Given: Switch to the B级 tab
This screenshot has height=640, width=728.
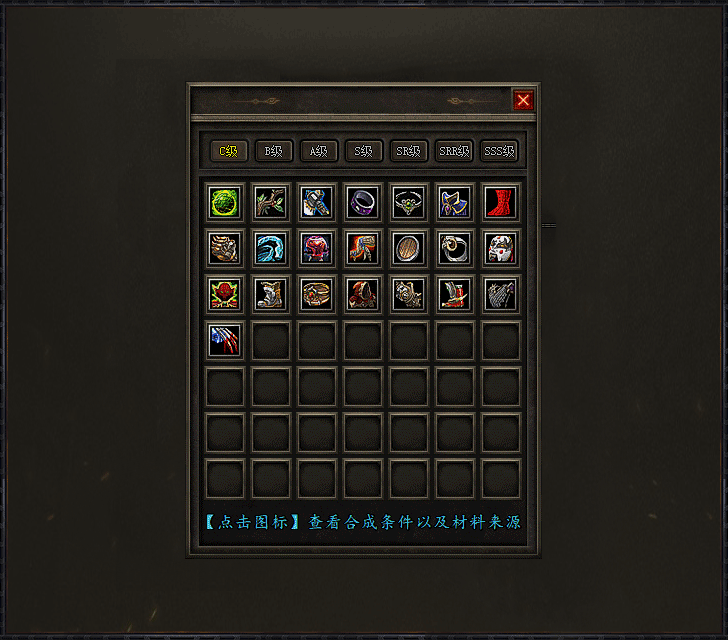Looking at the screenshot, I should tap(274, 151).
